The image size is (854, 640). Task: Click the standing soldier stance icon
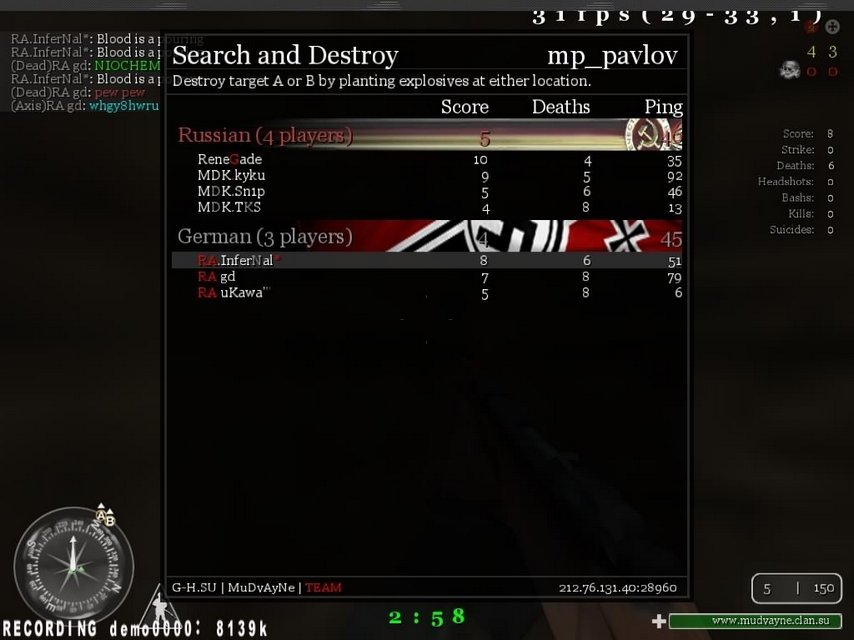point(156,606)
